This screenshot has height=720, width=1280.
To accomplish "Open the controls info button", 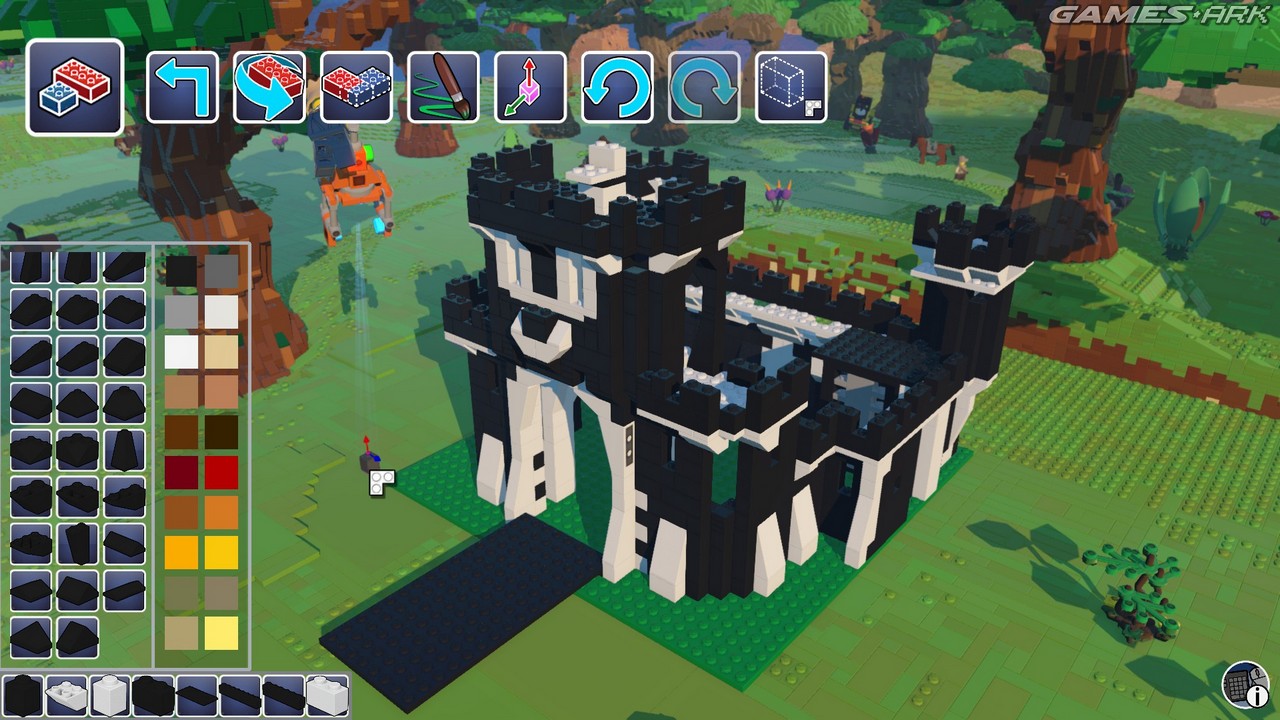I will tap(1245, 686).
